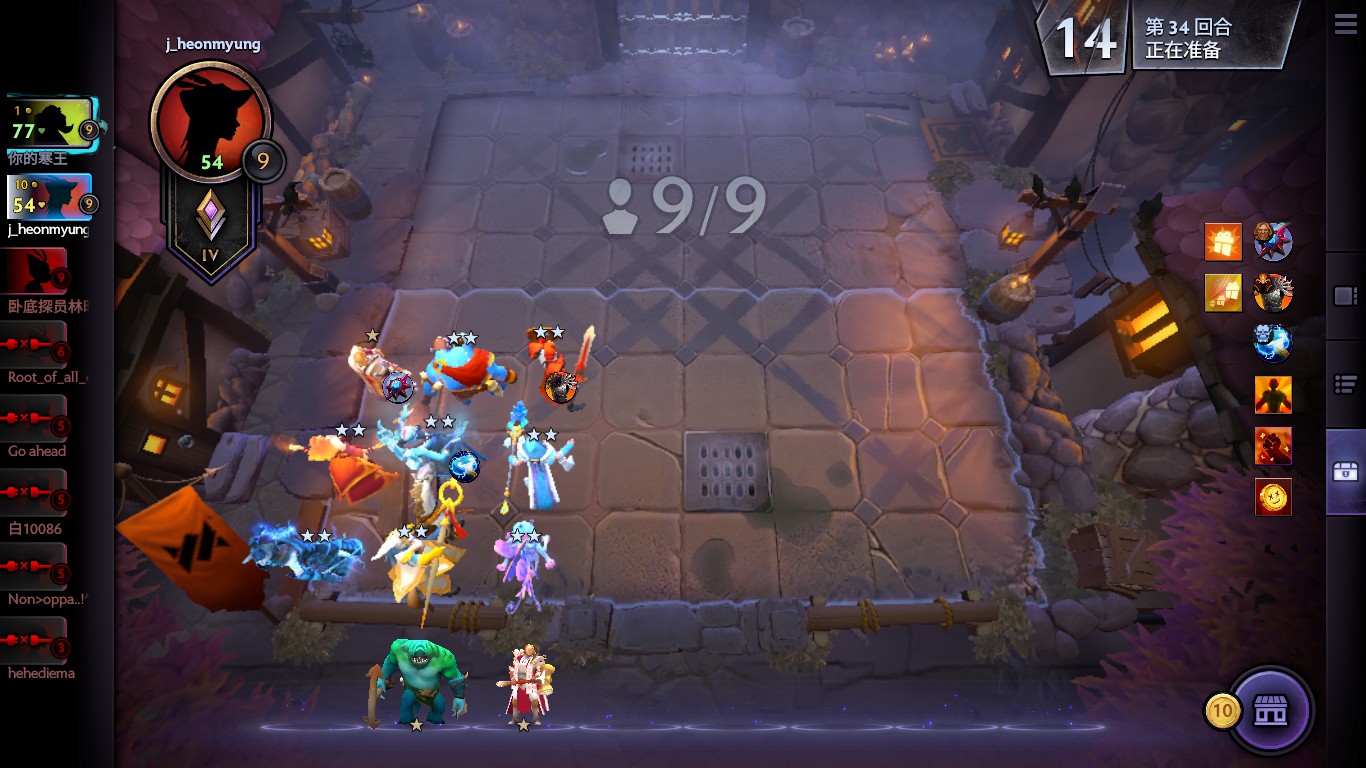This screenshot has height=768, width=1366.
Task: Click the dark spiky-armored round item icon
Action: 1273,293
